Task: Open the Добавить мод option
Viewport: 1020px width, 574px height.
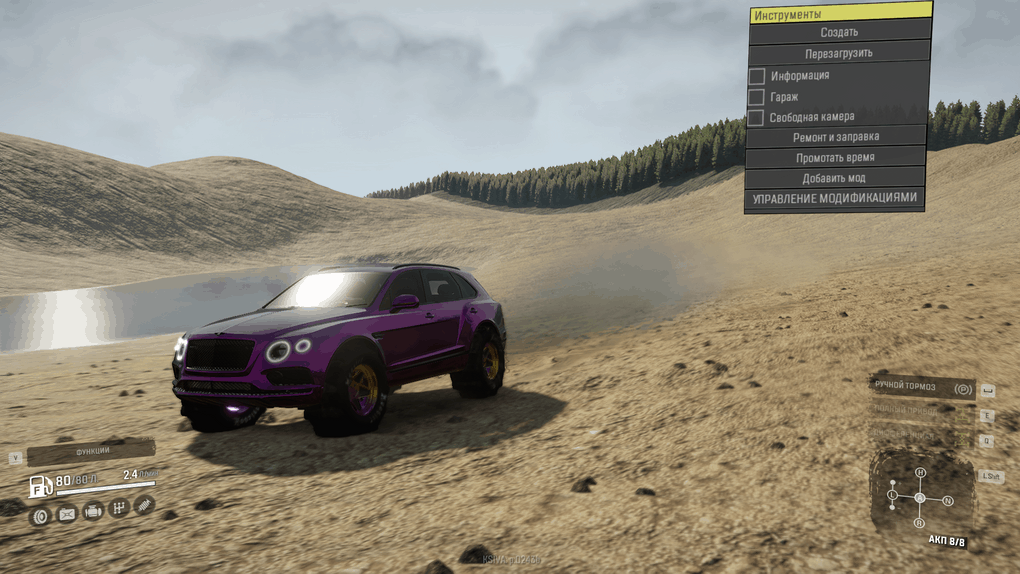Action: (x=834, y=178)
